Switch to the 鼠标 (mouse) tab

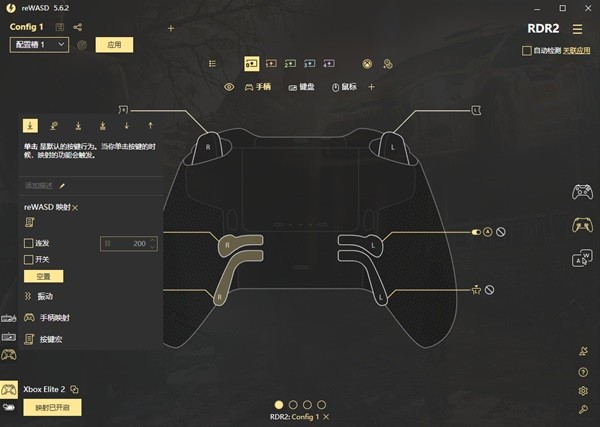tap(344, 87)
